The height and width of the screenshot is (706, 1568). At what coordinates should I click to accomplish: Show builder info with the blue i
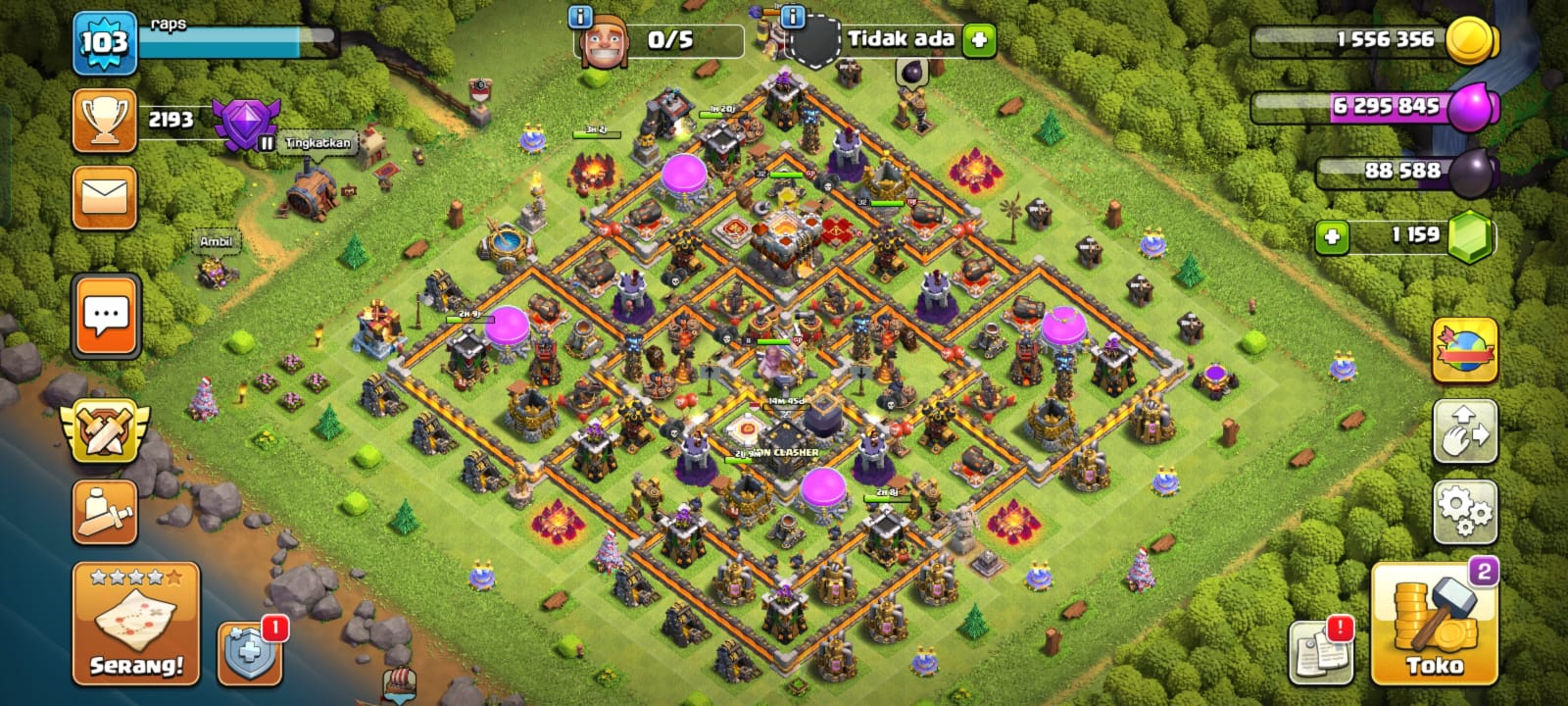[x=580, y=17]
